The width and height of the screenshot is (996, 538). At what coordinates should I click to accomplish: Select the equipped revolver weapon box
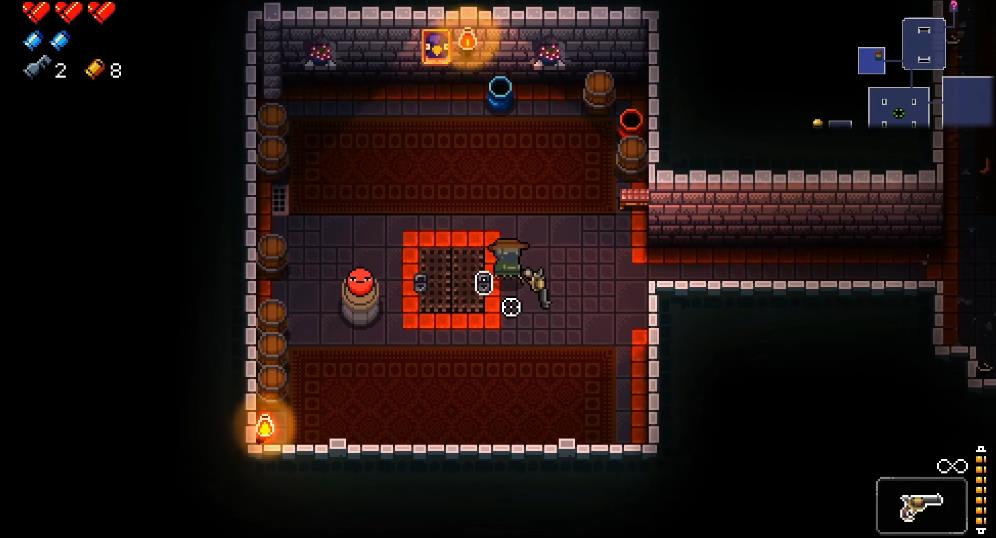[921, 506]
